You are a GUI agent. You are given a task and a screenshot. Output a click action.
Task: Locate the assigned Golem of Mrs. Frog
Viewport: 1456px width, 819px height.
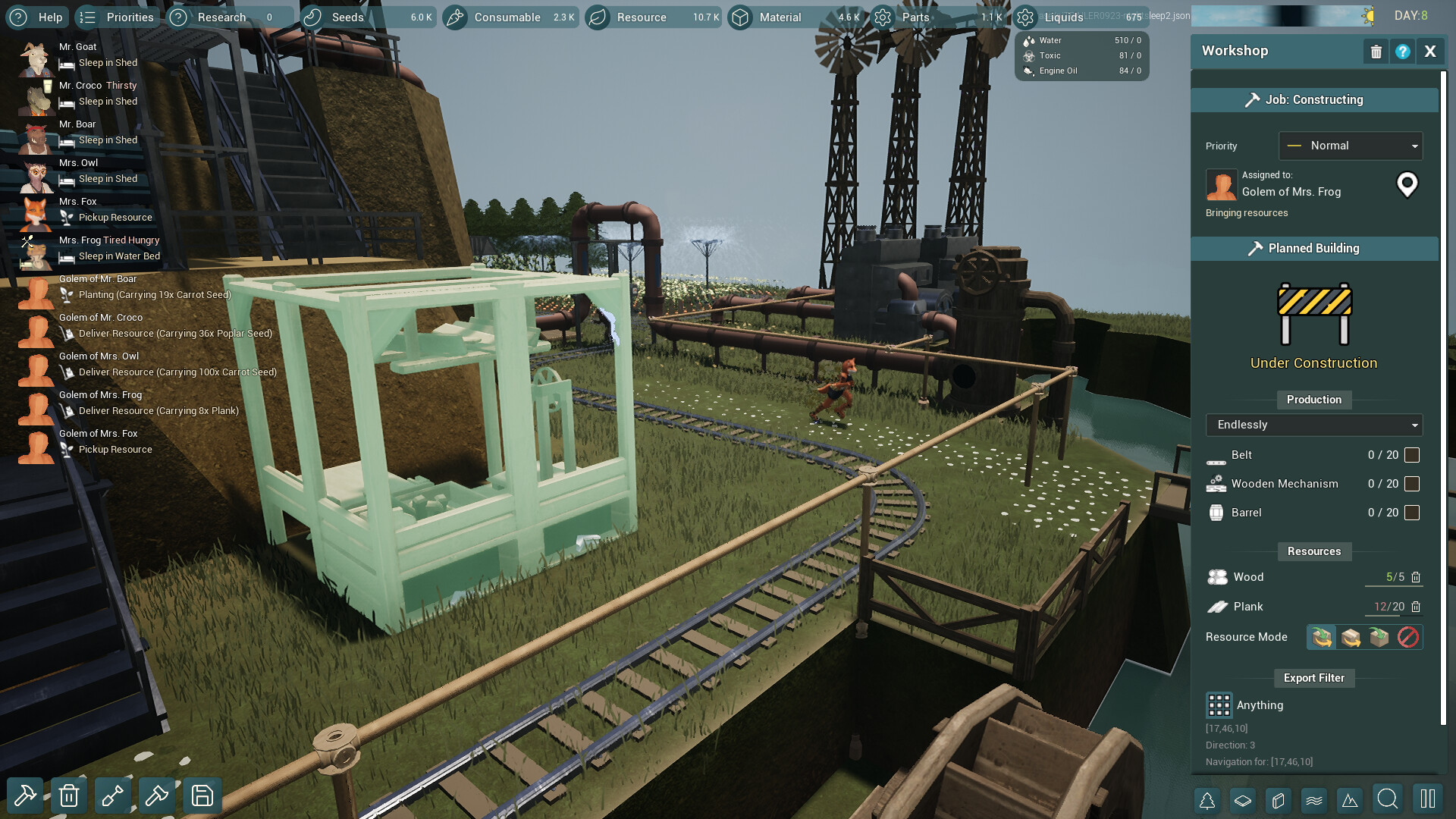click(x=1407, y=184)
